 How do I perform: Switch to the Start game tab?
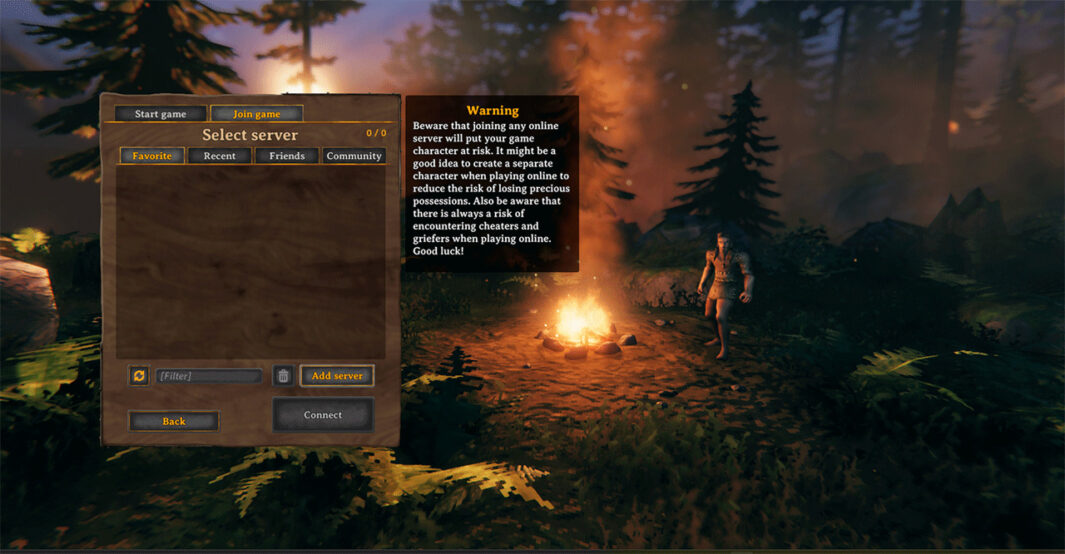tap(160, 114)
